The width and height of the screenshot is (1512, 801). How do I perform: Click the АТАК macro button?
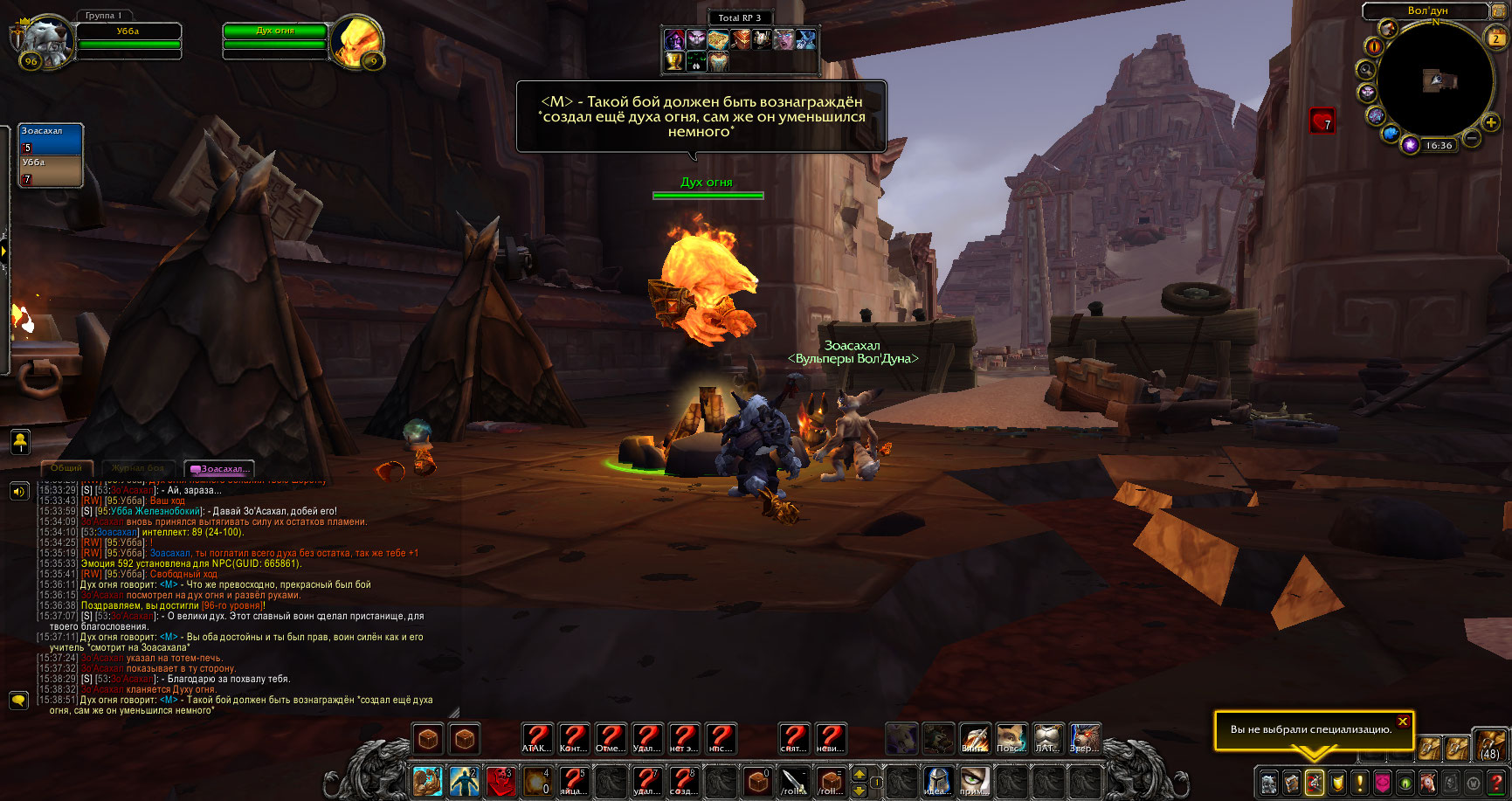(x=536, y=739)
